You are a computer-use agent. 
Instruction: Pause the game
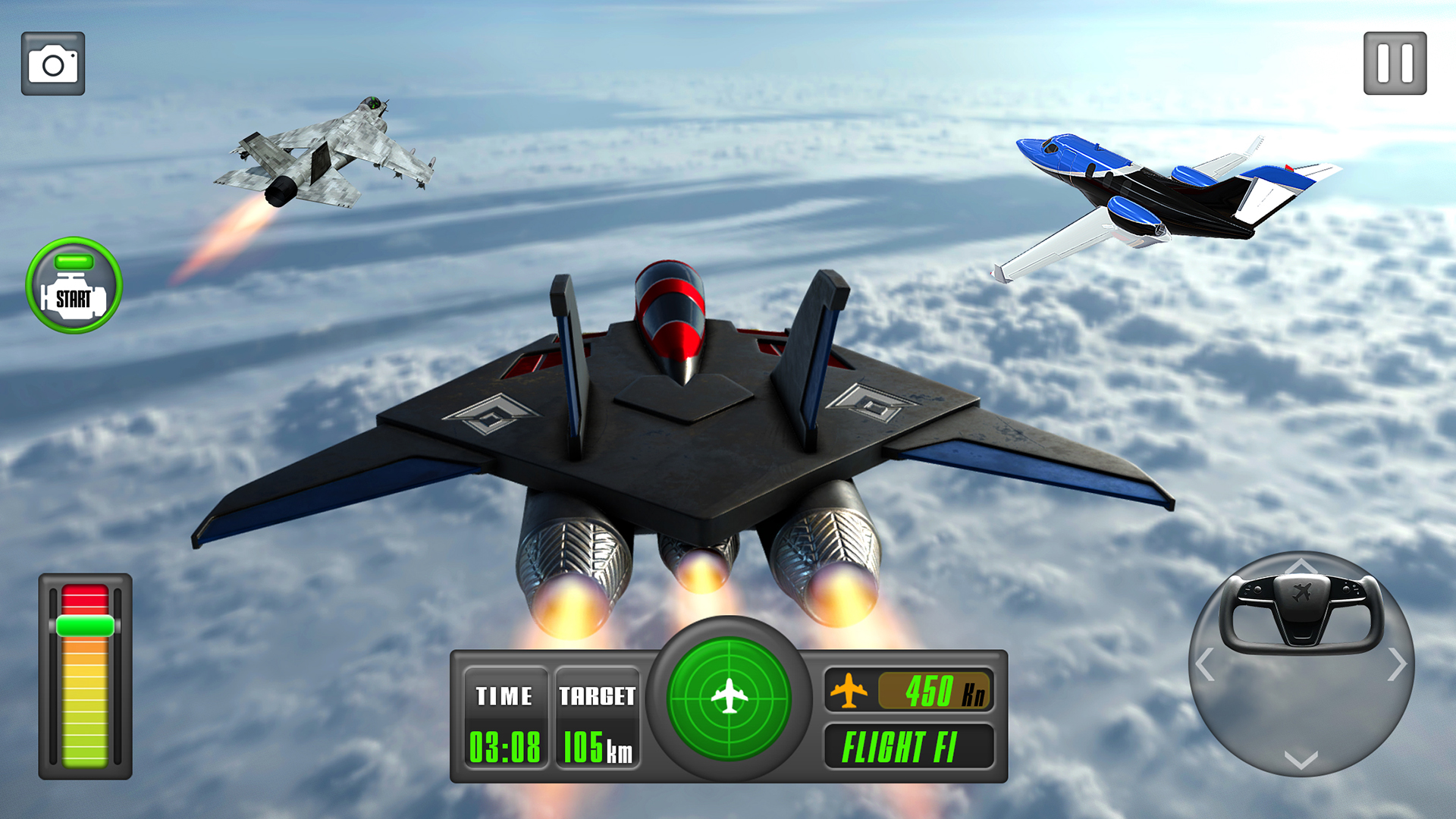pyautogui.click(x=1395, y=64)
